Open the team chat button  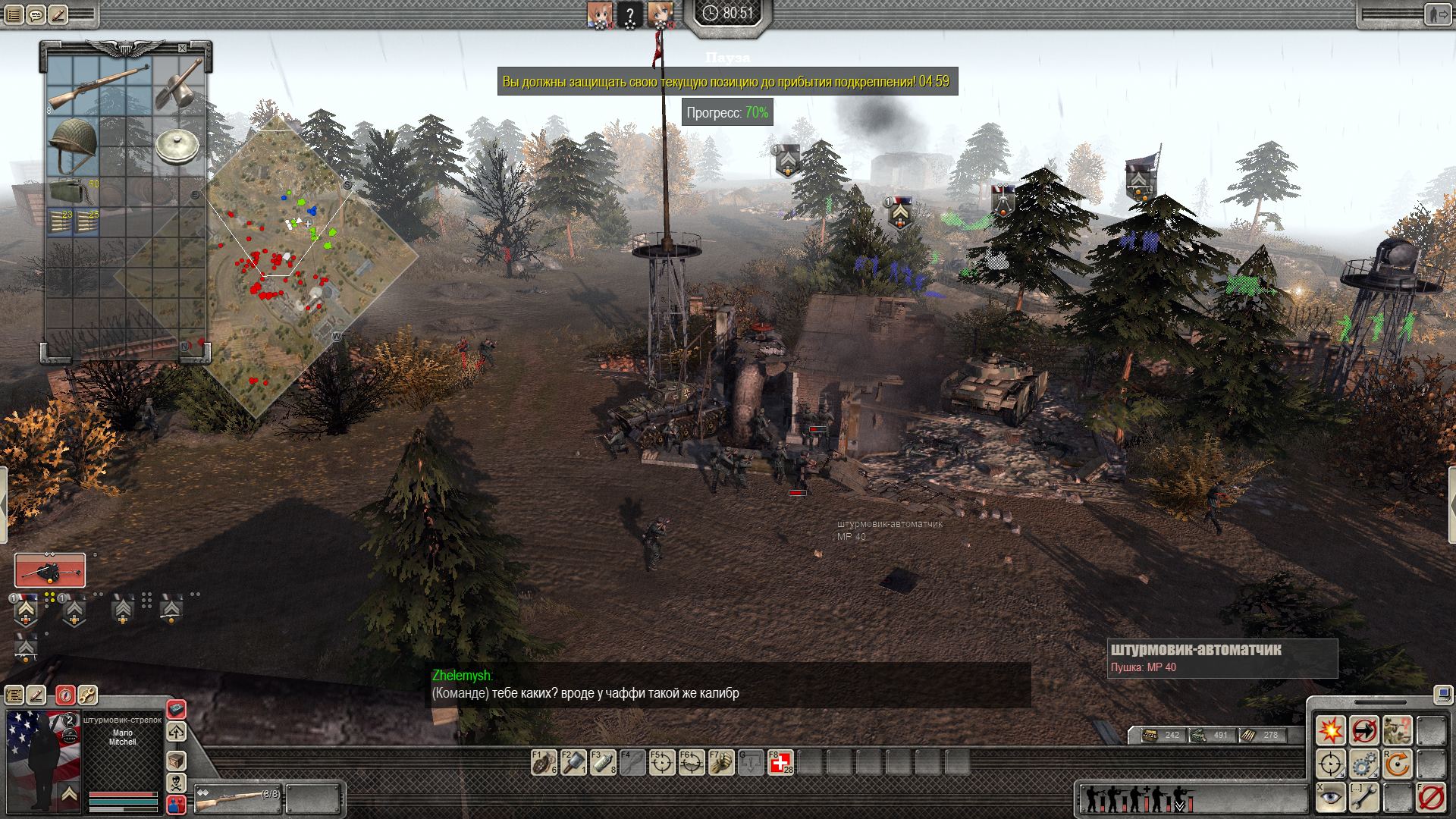click(x=36, y=14)
